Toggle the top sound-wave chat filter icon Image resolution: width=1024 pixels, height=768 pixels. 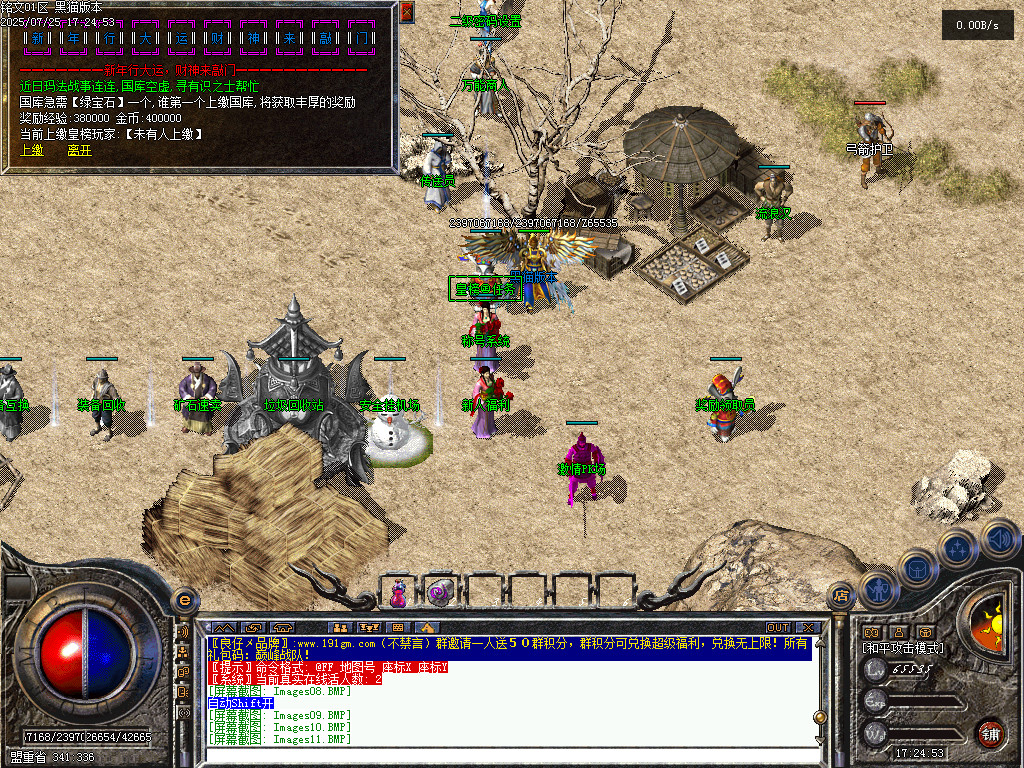(x=183, y=633)
